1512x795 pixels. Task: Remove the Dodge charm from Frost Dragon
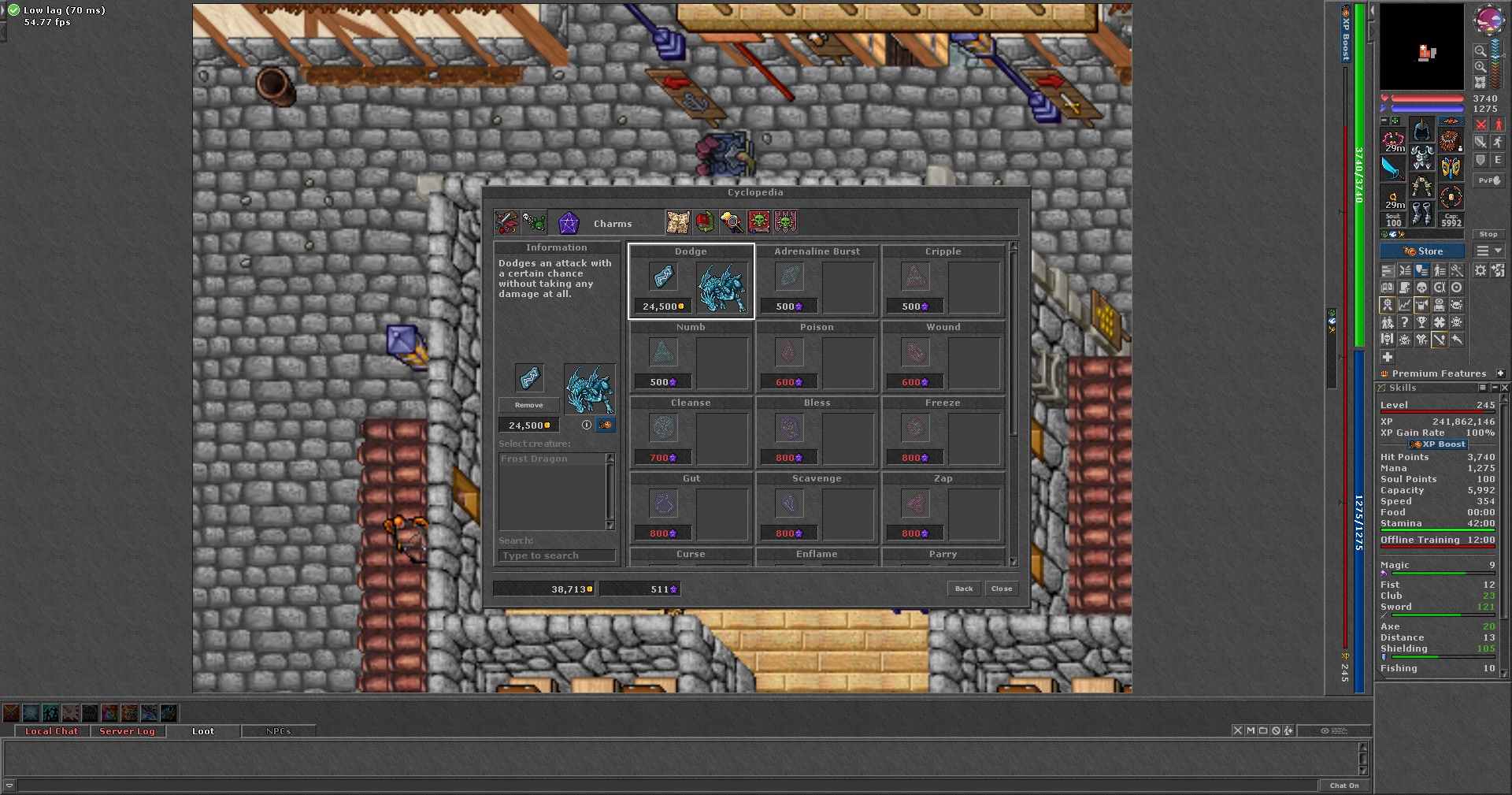point(528,405)
